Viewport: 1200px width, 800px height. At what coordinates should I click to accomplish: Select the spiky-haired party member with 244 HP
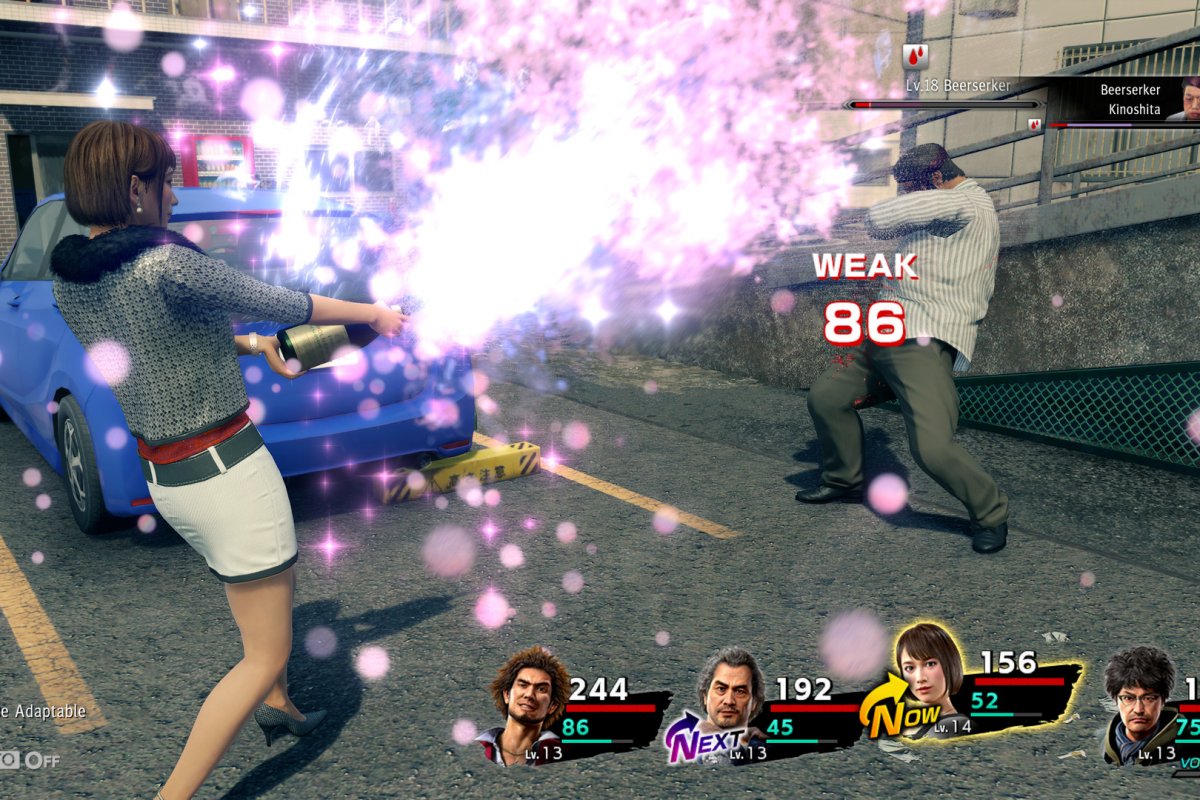click(530, 700)
